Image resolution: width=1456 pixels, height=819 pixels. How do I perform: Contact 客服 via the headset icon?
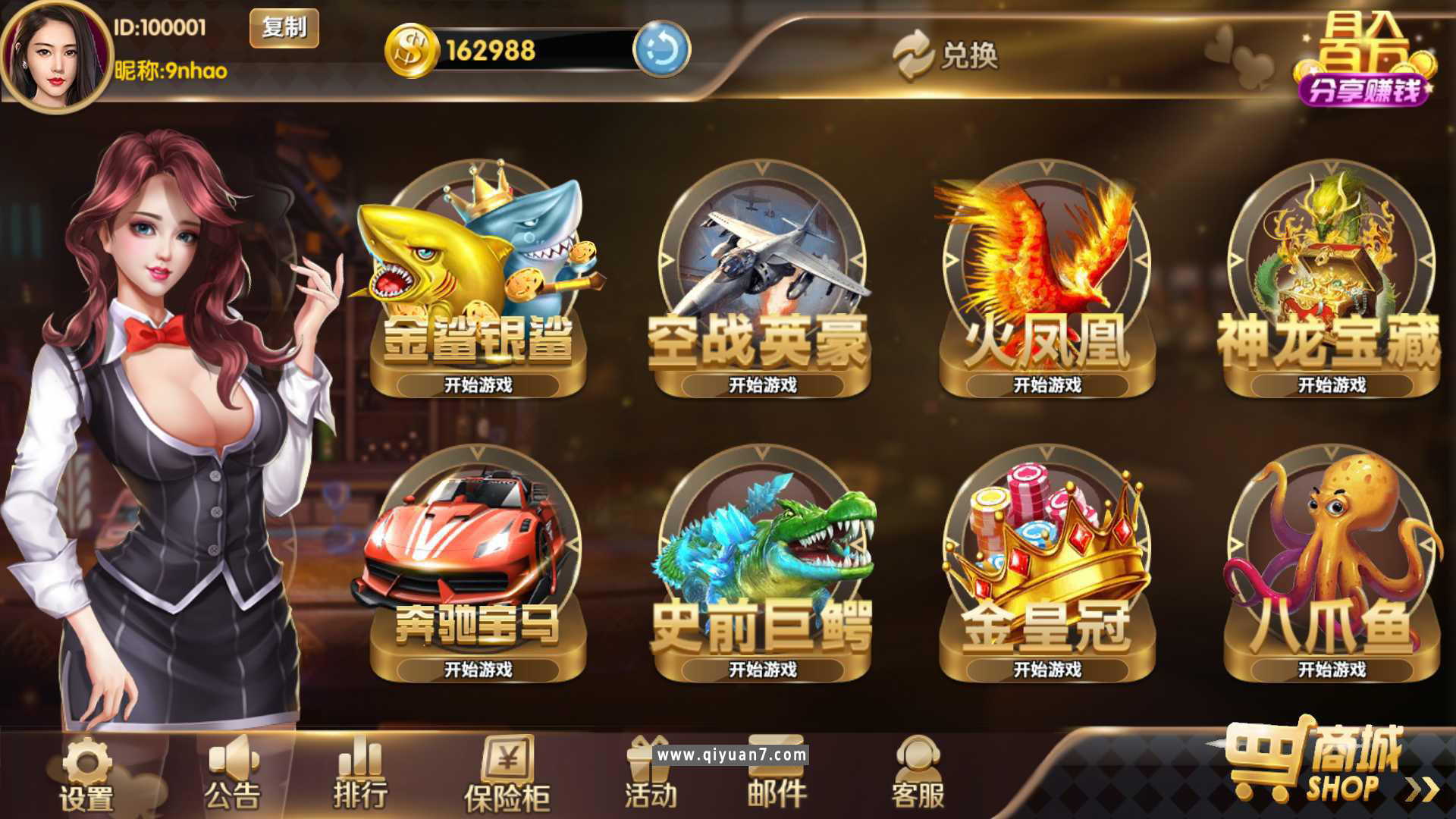[920, 761]
